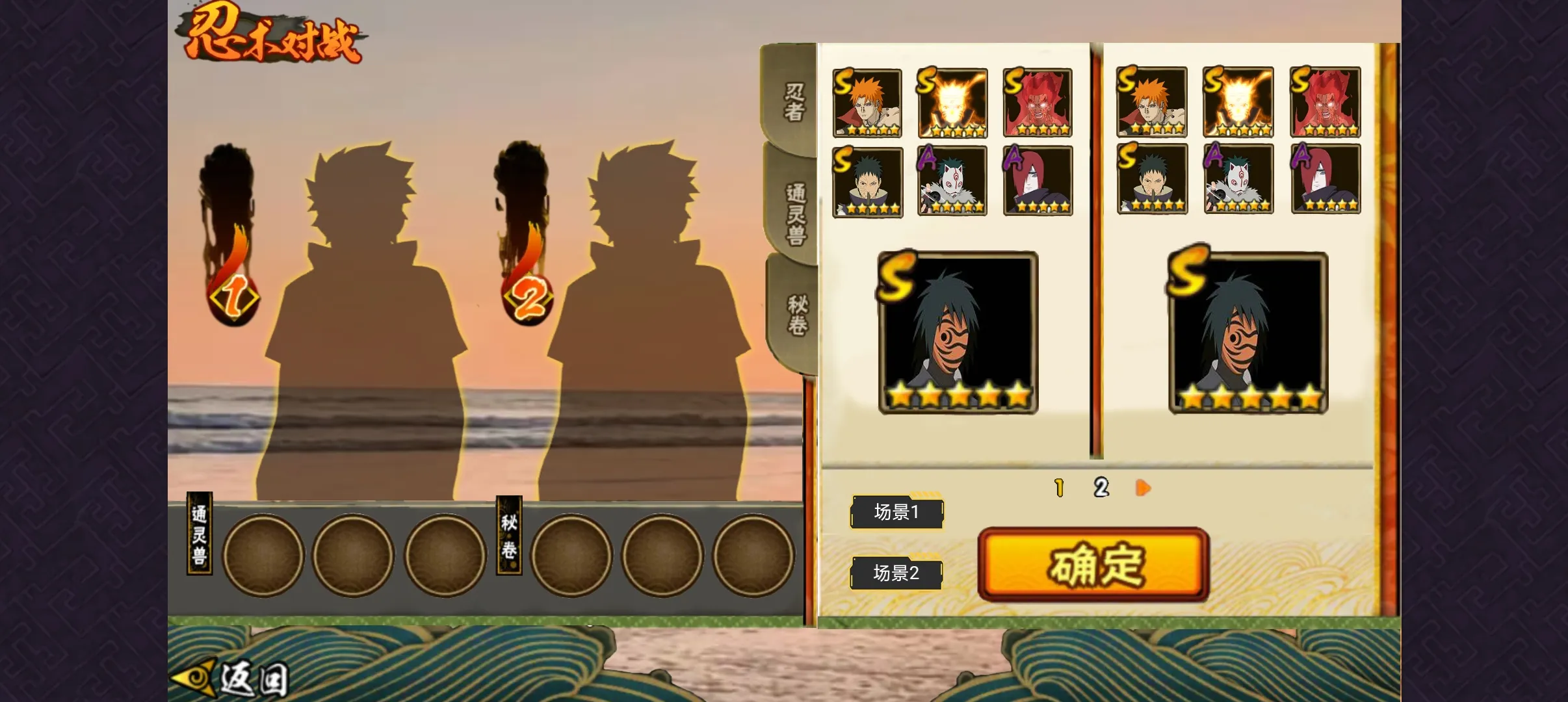Choose the glowing golden S-rank ninja on the right page
The image size is (1568, 702).
1238,102
